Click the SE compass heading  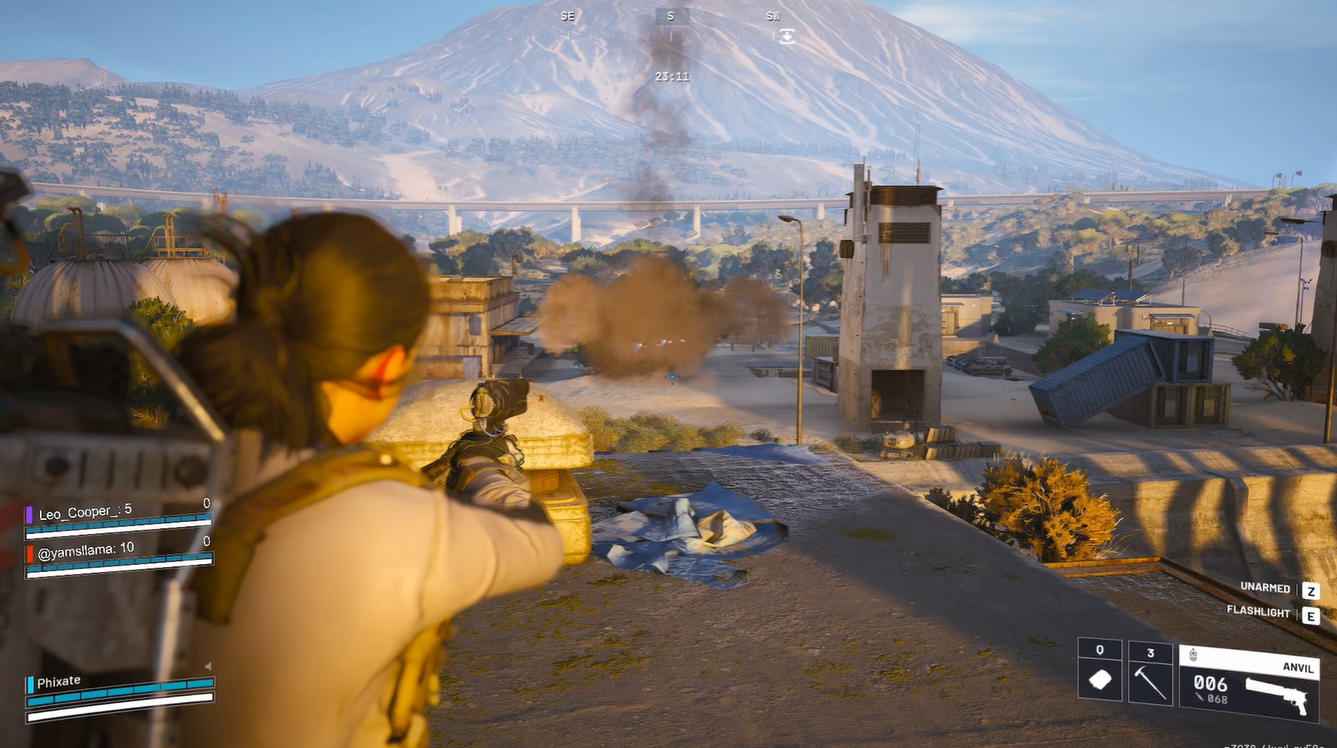click(x=568, y=16)
